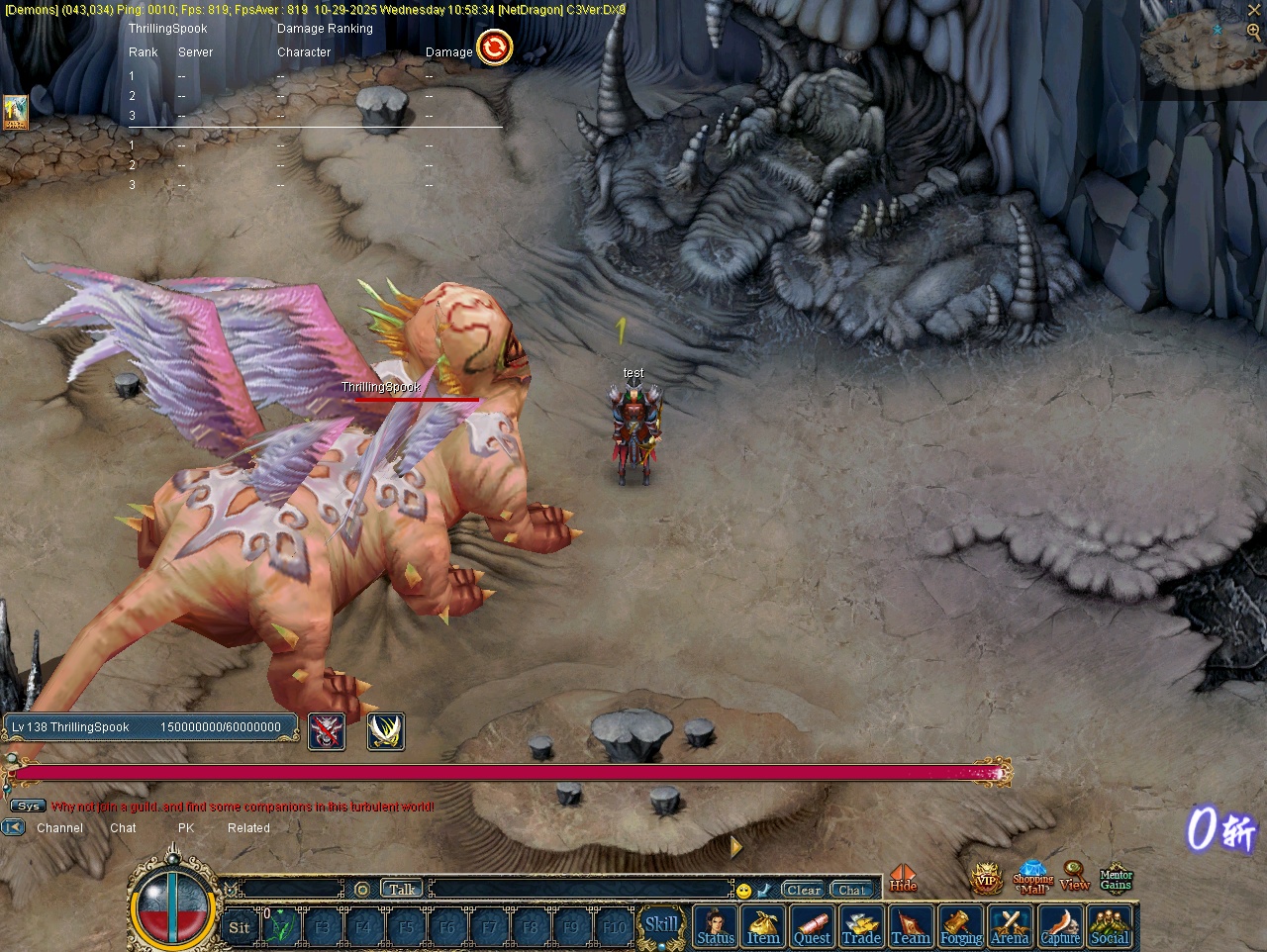Open the Mentor Gains panel
The image size is (1267, 952).
[1116, 878]
